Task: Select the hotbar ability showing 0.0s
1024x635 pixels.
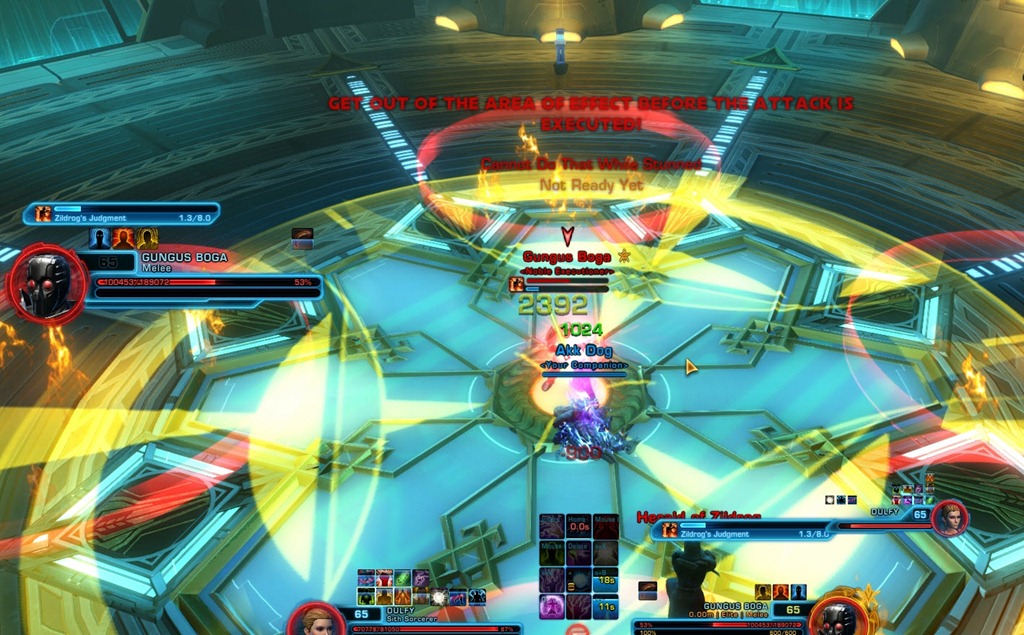Action: tap(577, 527)
